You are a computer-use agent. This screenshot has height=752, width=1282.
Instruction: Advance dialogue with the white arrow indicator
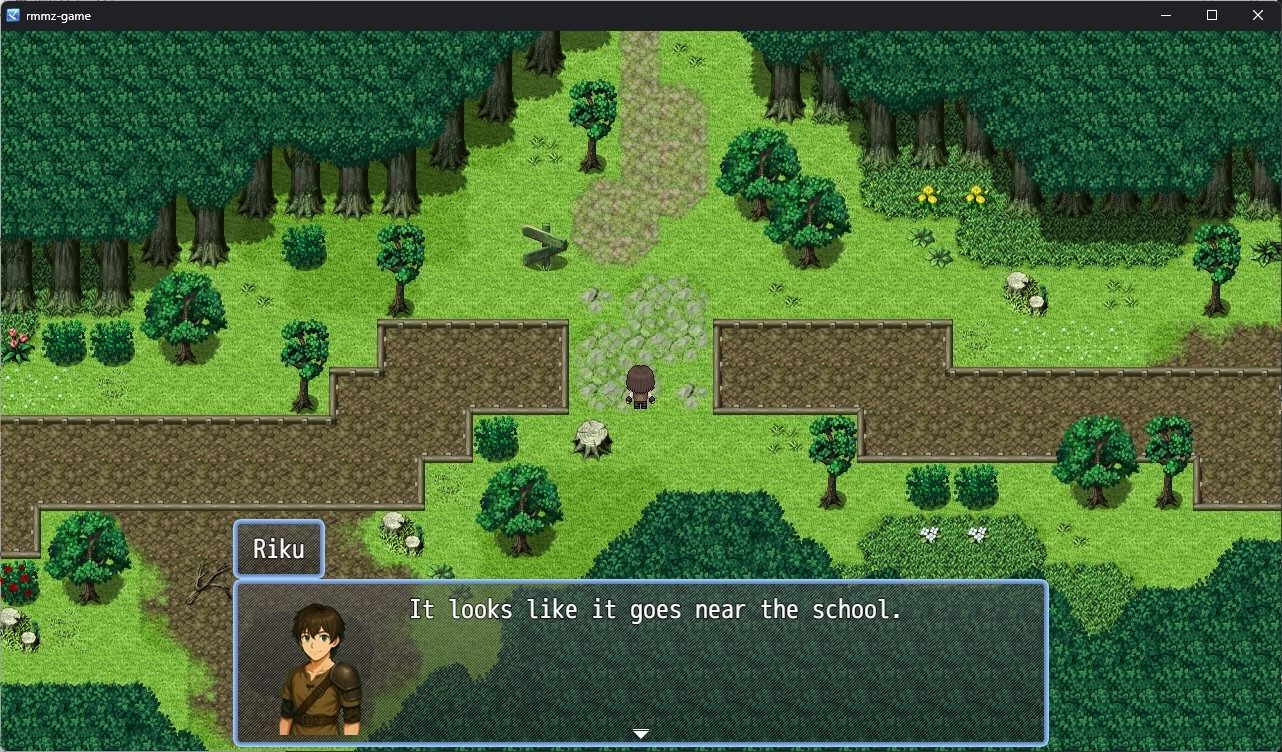[641, 734]
